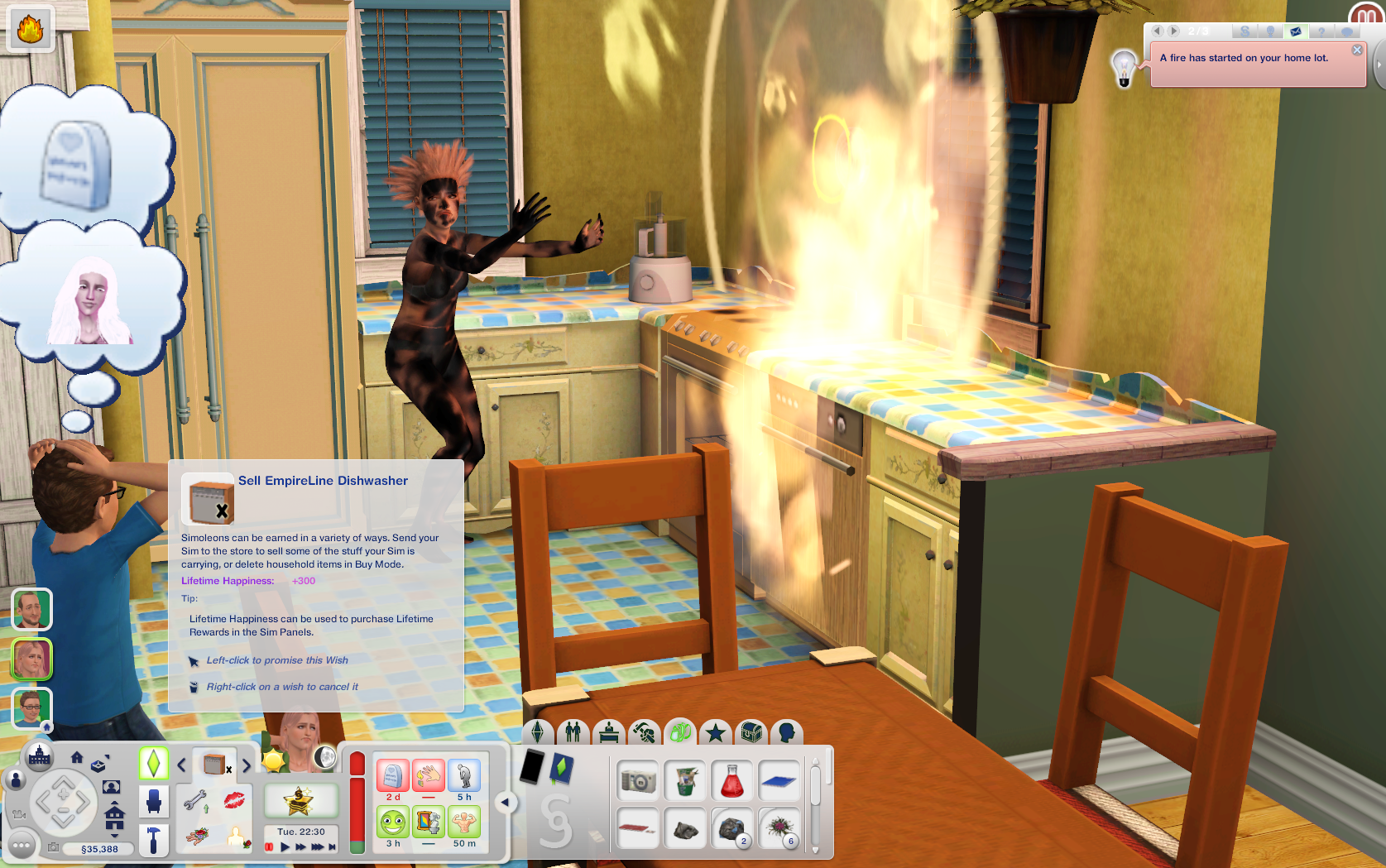Advance to notification 3 of 3

click(x=1173, y=31)
